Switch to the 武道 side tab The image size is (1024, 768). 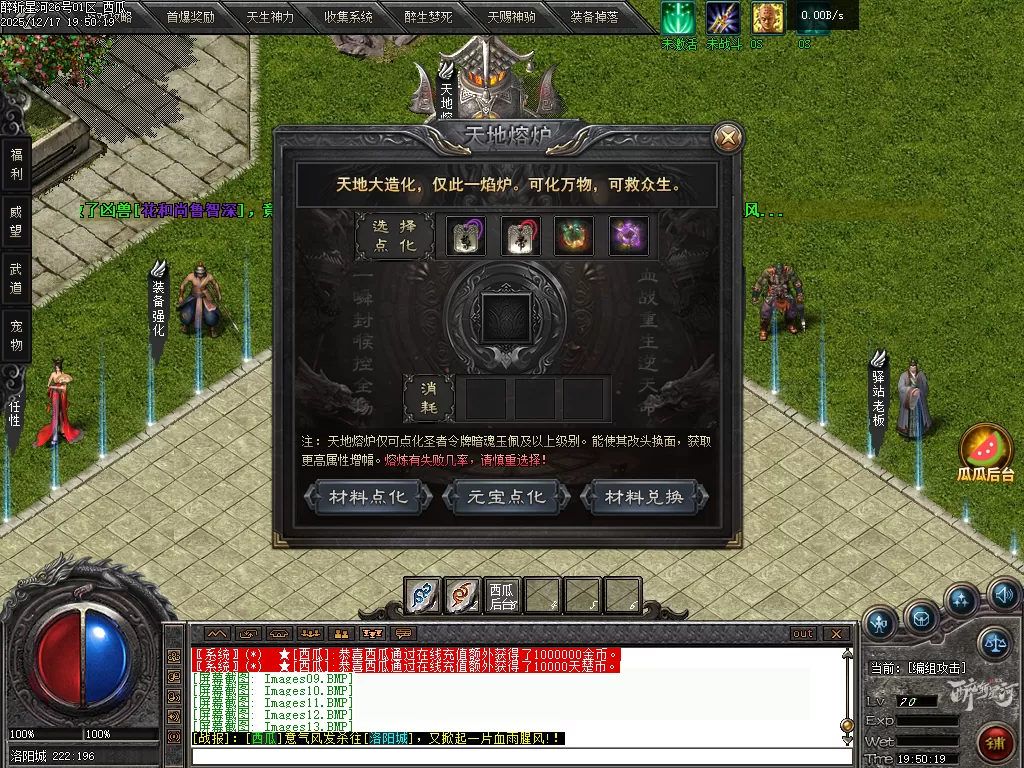(x=16, y=279)
